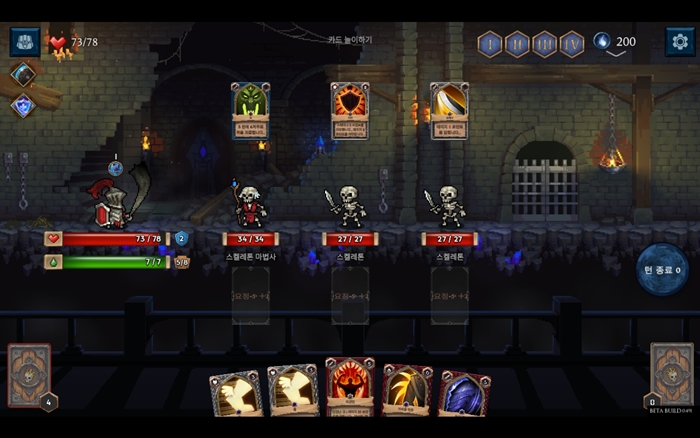
Task: Open the character helmet menu button
Action: [x=24, y=41]
